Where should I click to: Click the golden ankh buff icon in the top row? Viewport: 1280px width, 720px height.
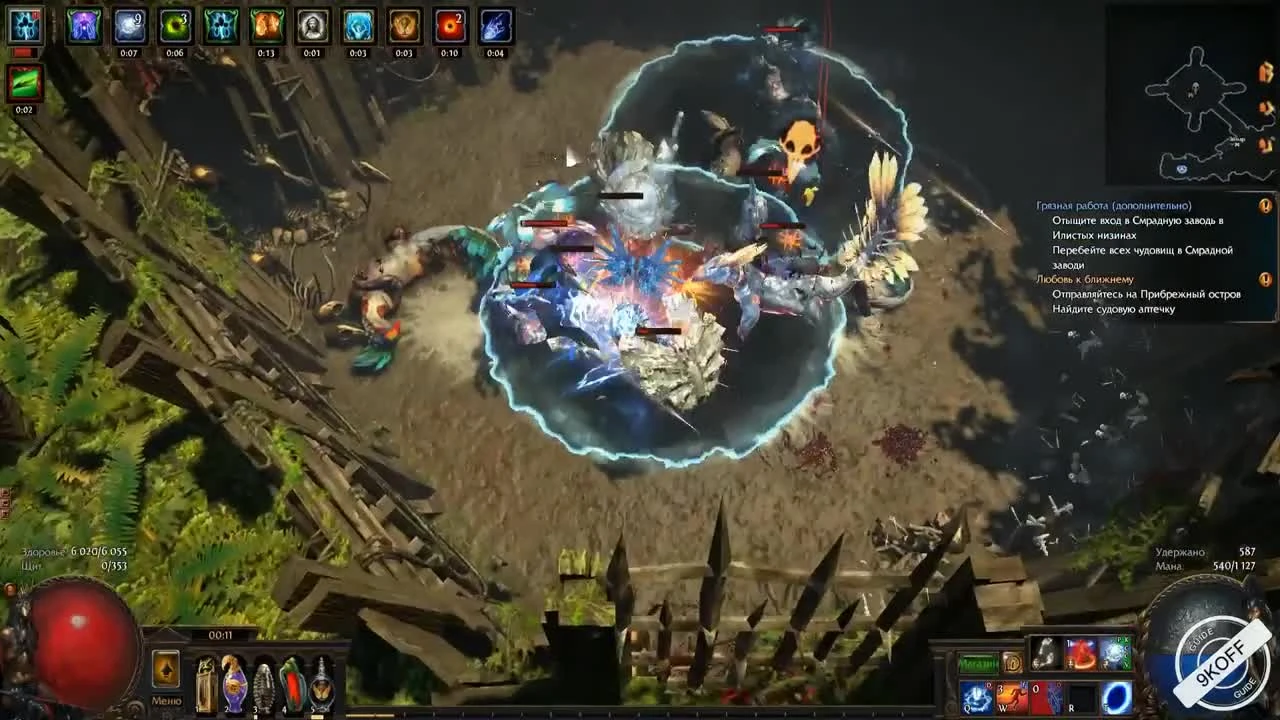tap(404, 26)
